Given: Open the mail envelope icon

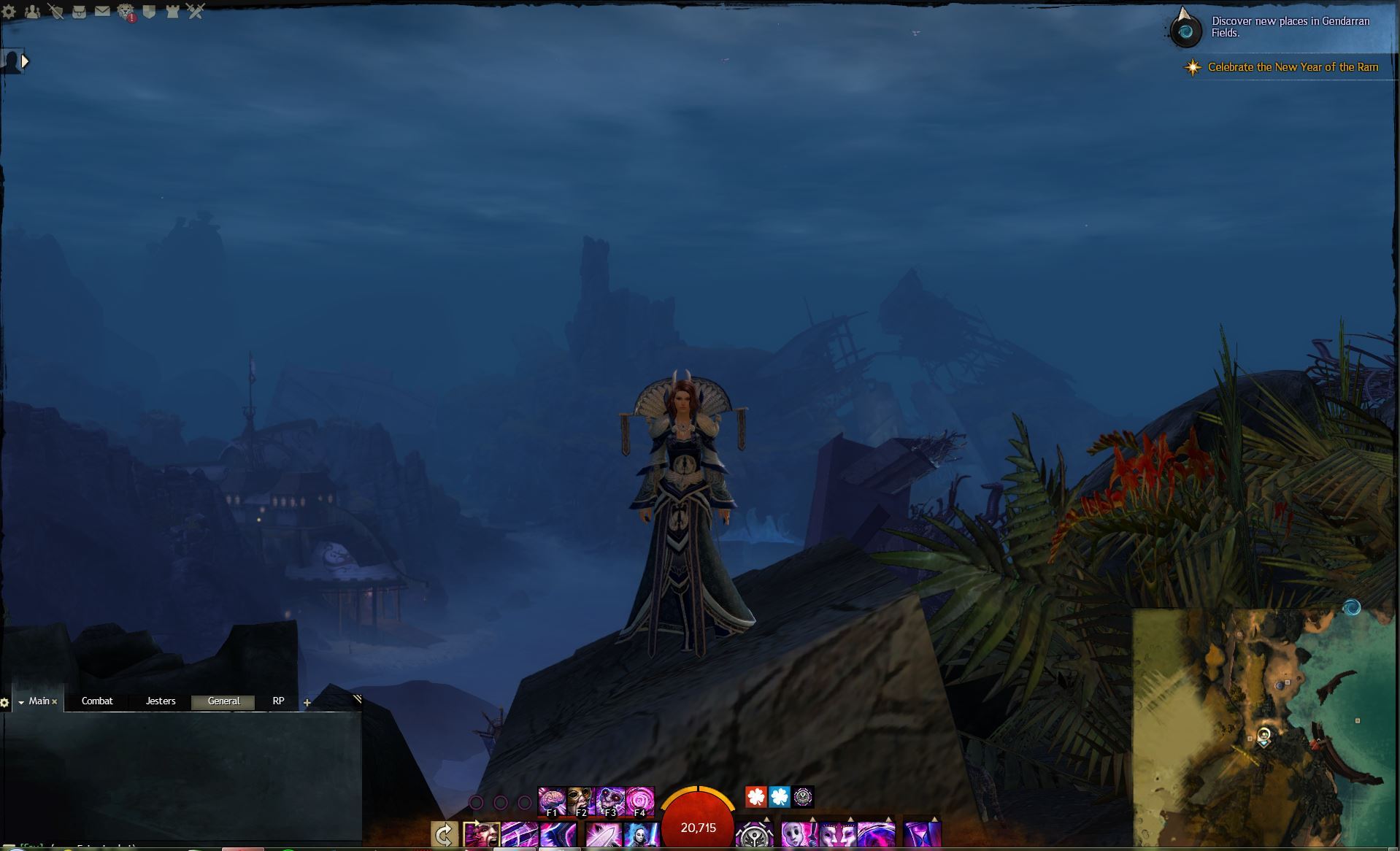Looking at the screenshot, I should pyautogui.click(x=102, y=12).
